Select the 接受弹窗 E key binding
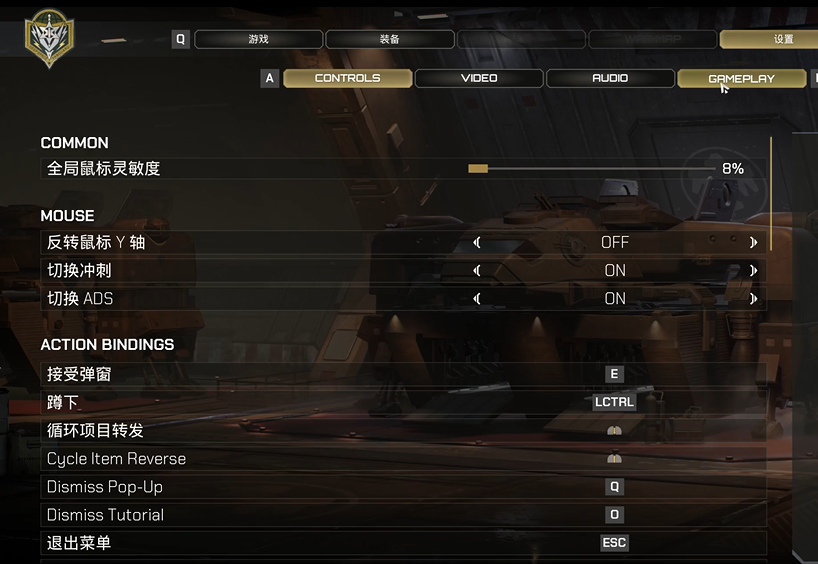The image size is (818, 564). tap(614, 374)
